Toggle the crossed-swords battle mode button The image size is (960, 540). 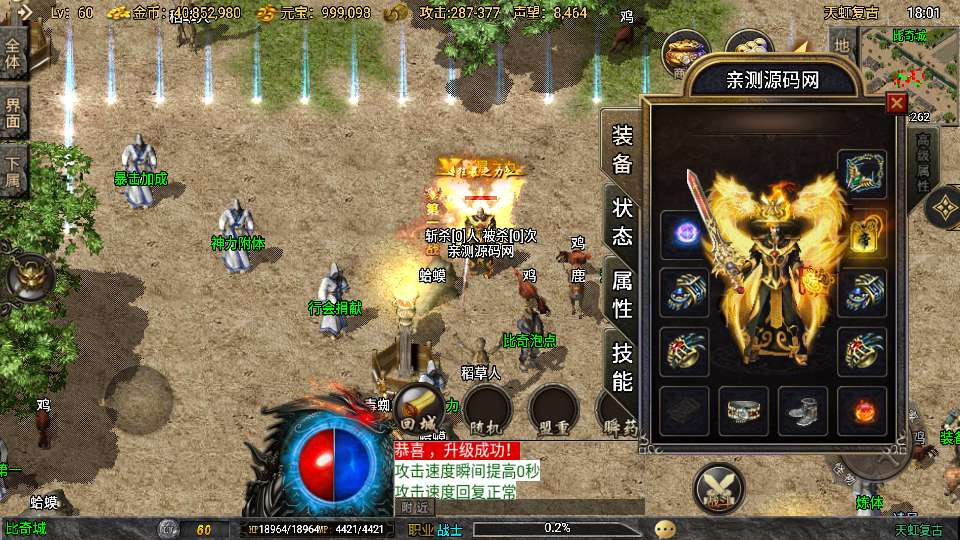[719, 489]
